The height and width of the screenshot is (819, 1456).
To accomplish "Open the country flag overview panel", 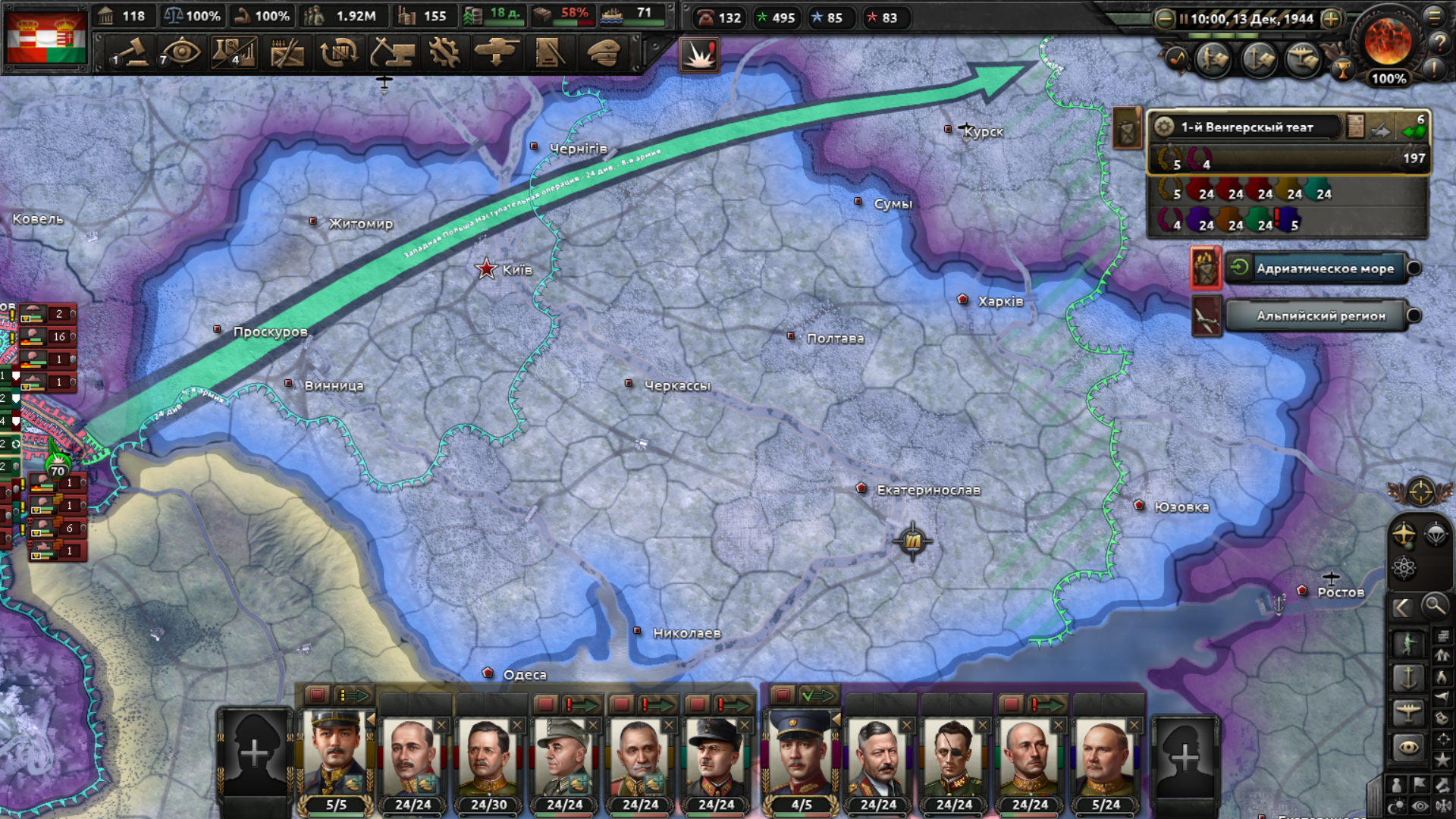I will [x=45, y=36].
